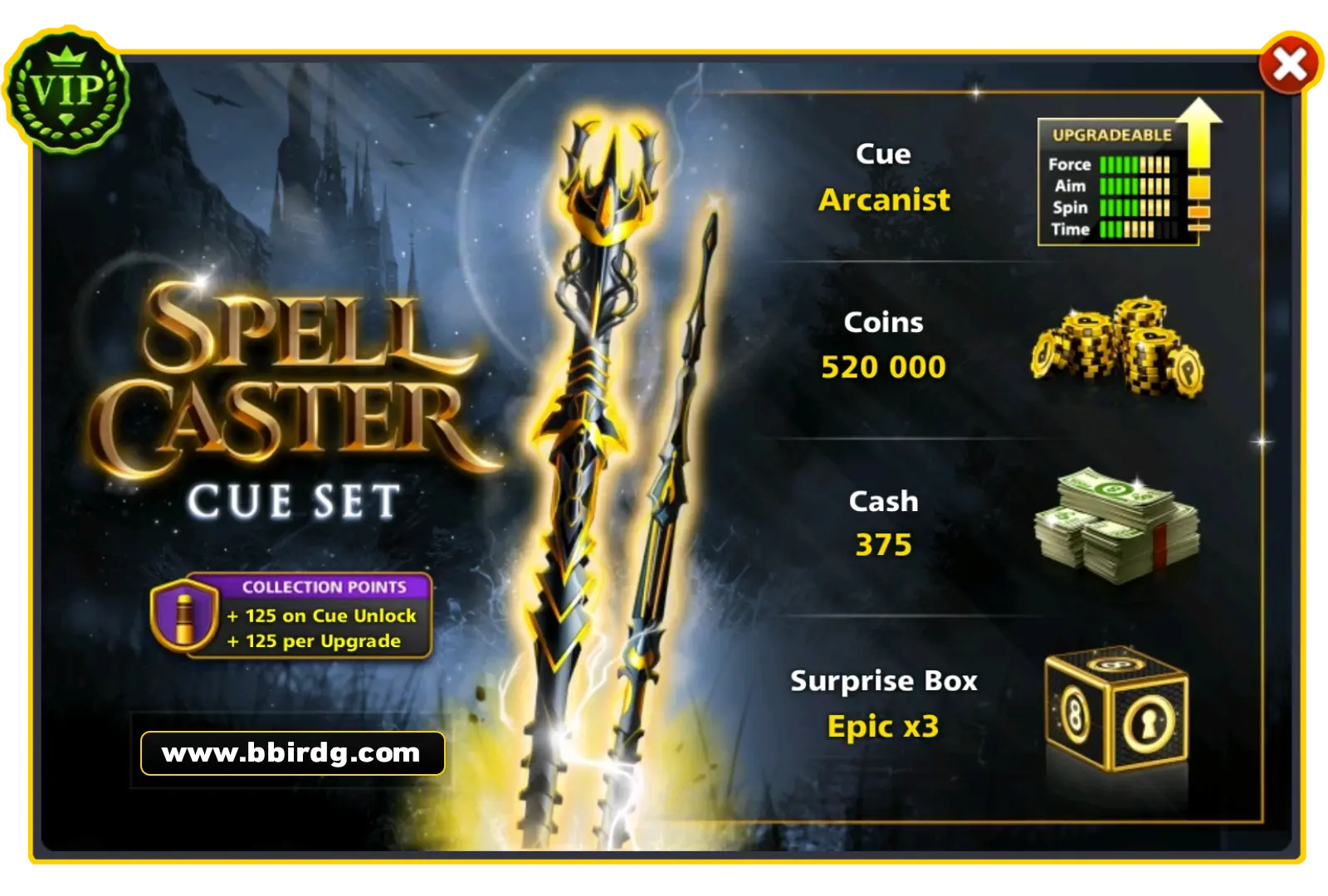Click the 520 000 coins amount

coord(882,366)
